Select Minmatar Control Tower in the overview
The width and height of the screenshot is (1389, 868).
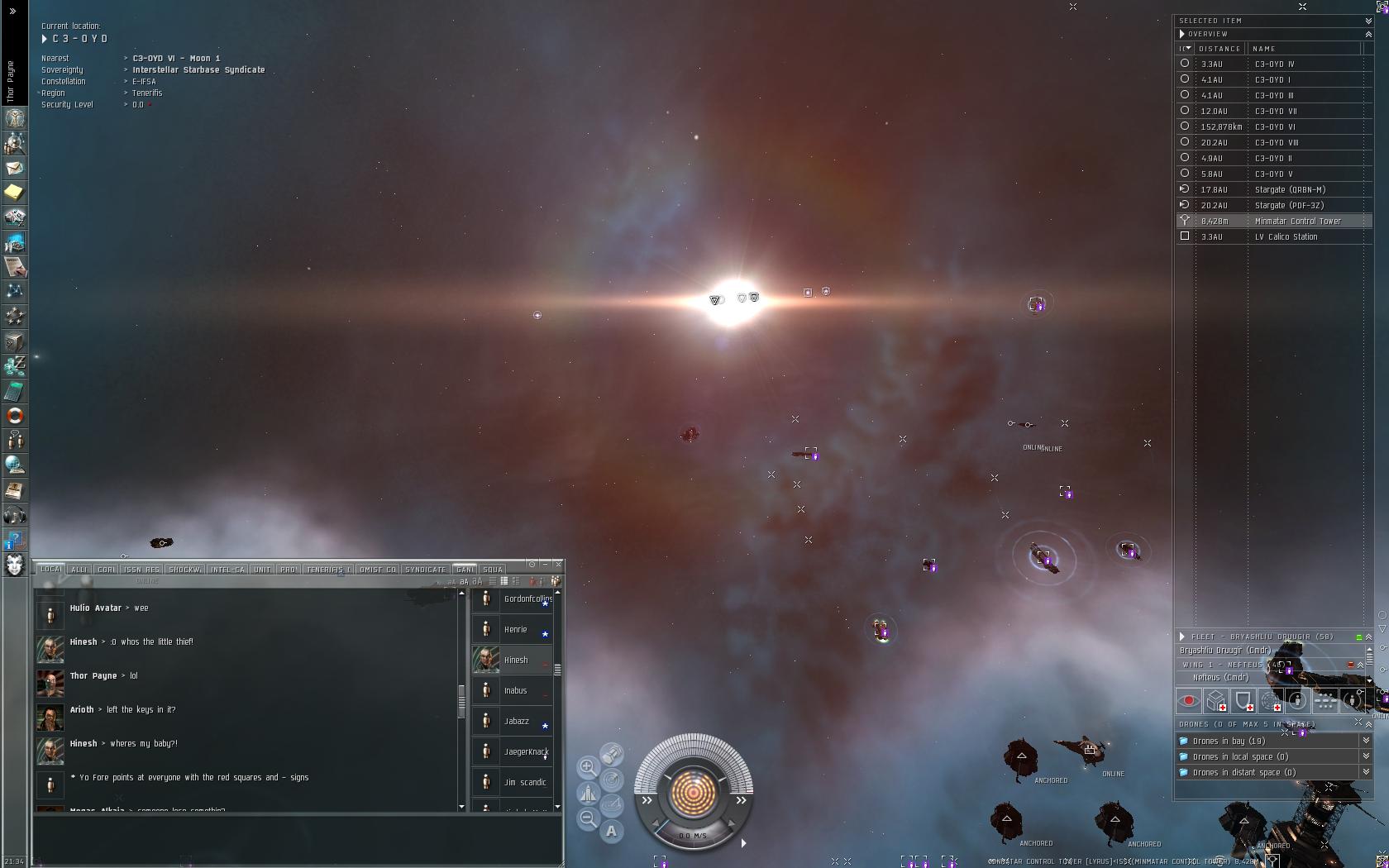pyautogui.click(x=1297, y=221)
